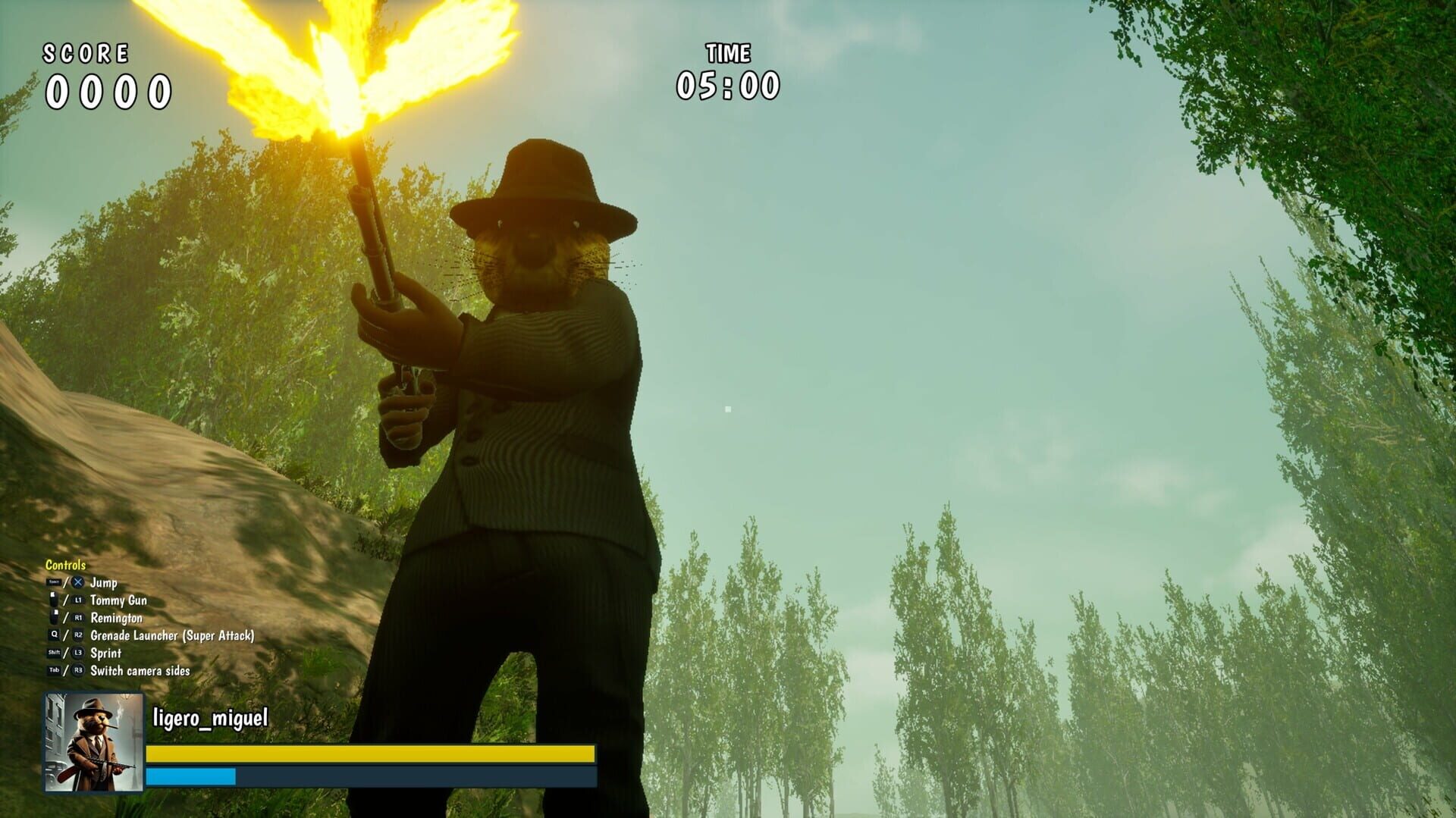Click the right mouse button icon for Remington

point(53,616)
